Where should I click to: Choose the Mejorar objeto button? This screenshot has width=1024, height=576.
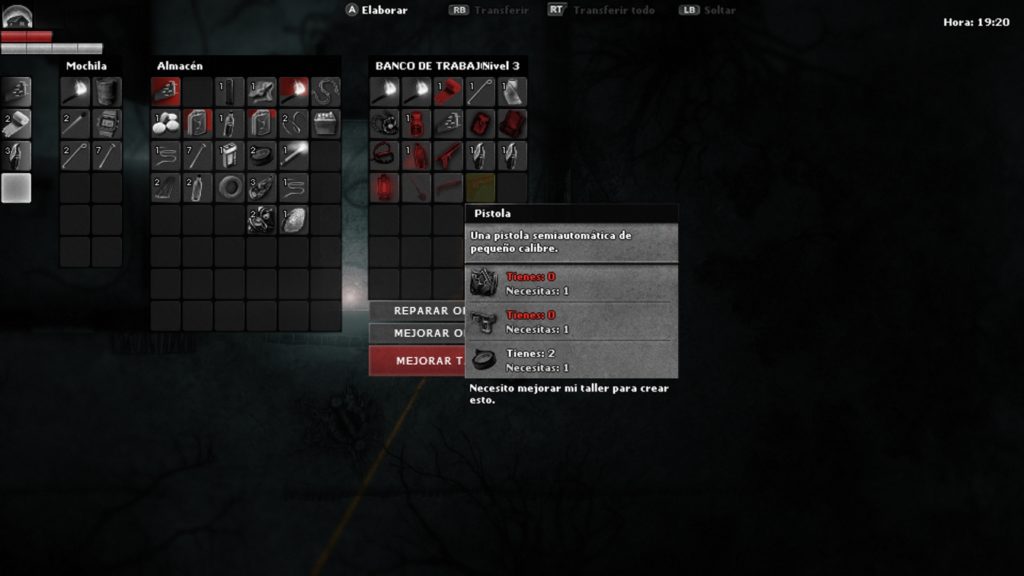coord(417,334)
